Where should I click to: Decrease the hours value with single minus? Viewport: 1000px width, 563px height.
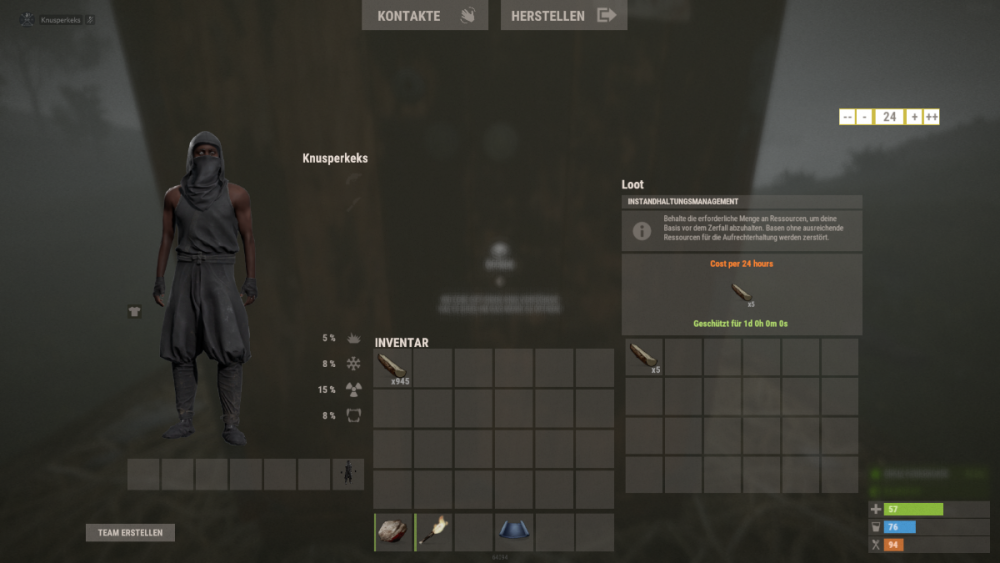(x=865, y=117)
